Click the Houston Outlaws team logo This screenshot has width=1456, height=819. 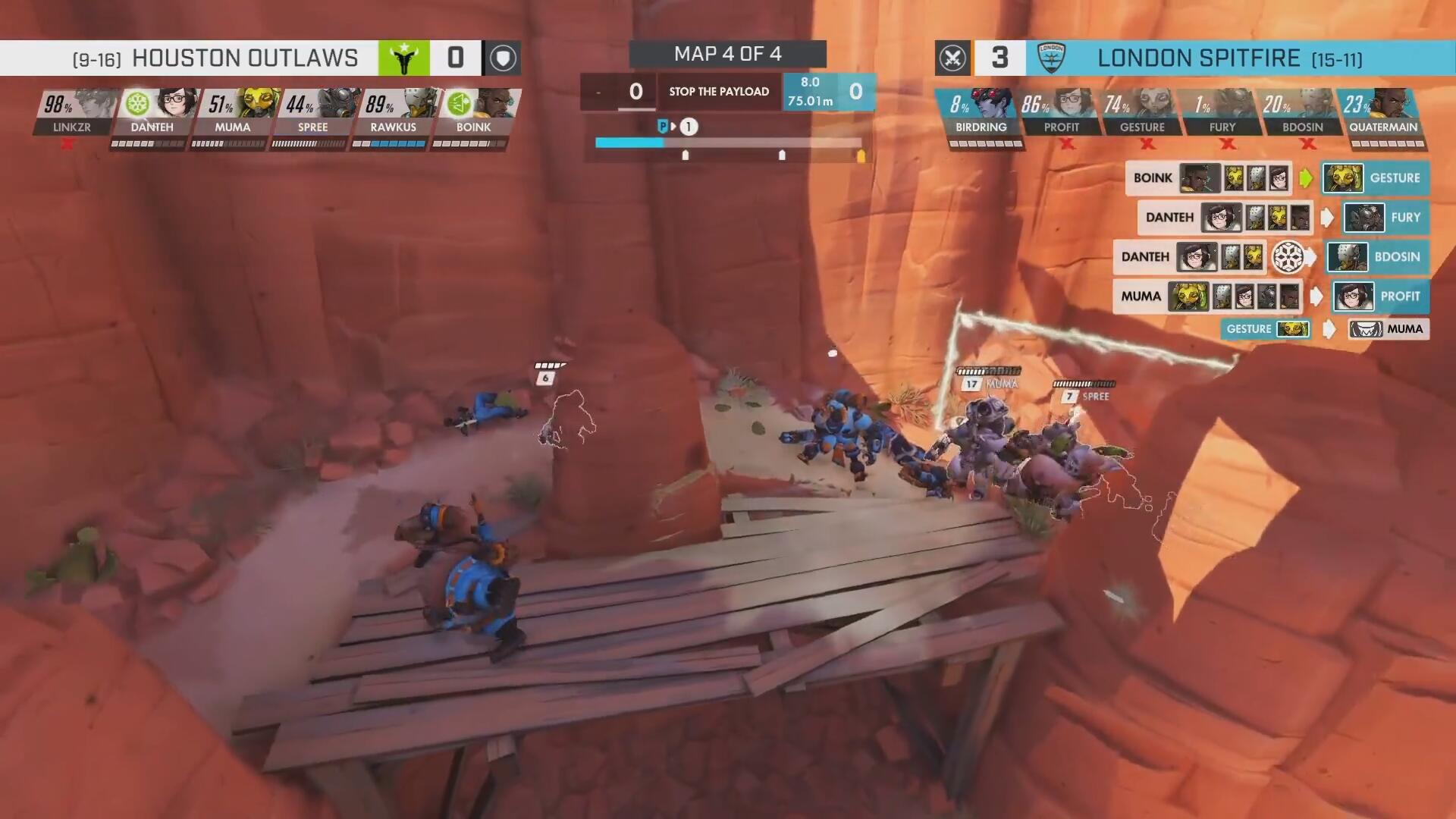click(x=403, y=58)
